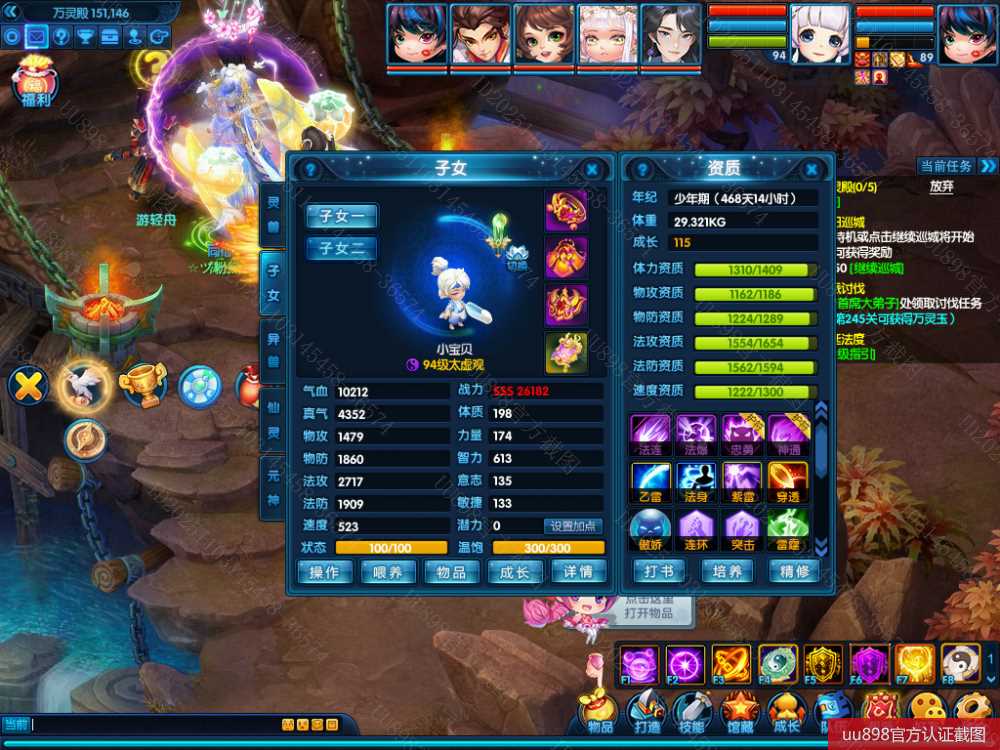The width and height of the screenshot is (1000, 750).
Task: Select the 穿透 skill icon
Action: [x=788, y=481]
